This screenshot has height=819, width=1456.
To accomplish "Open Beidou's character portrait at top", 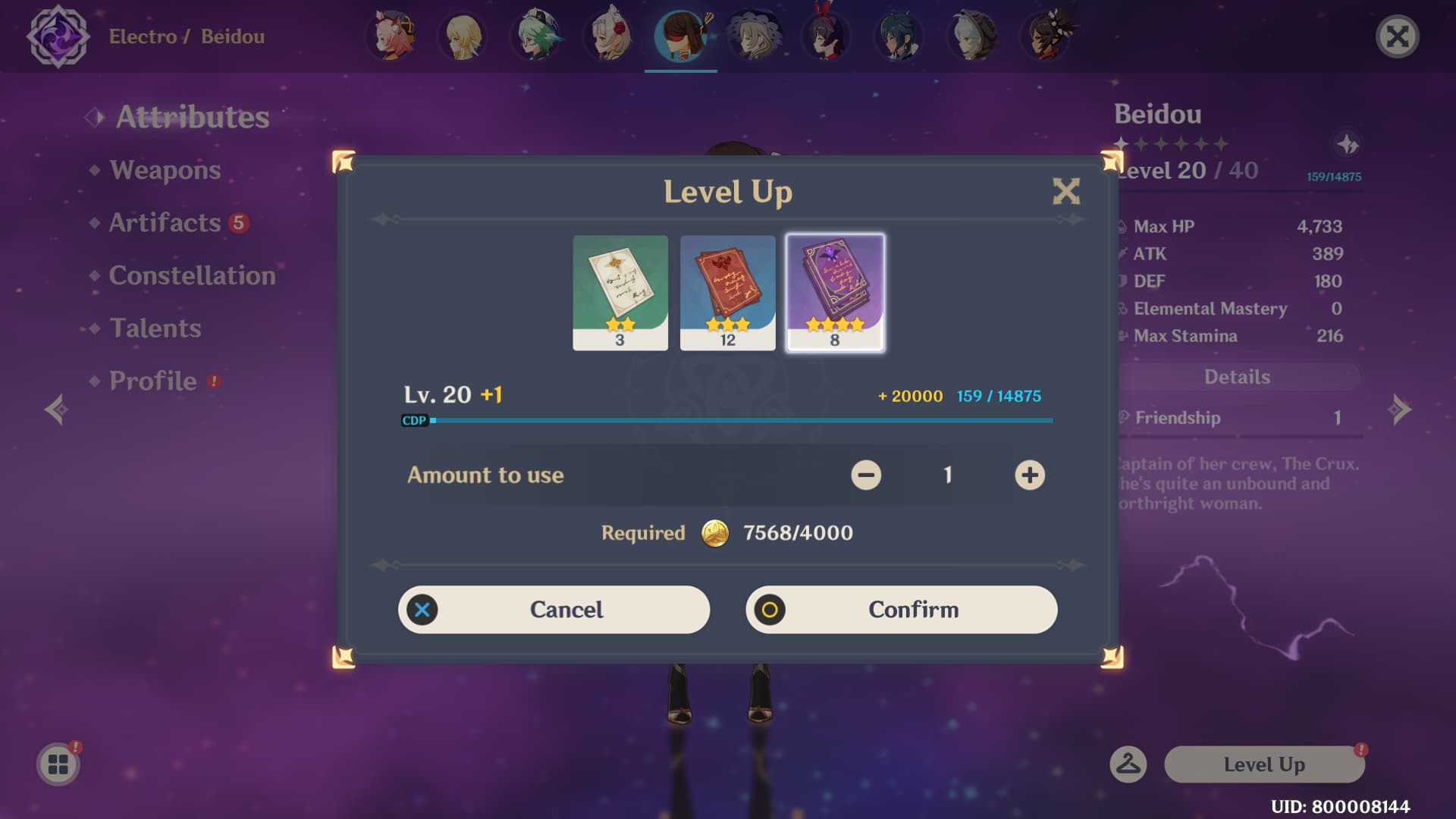I will (x=680, y=36).
